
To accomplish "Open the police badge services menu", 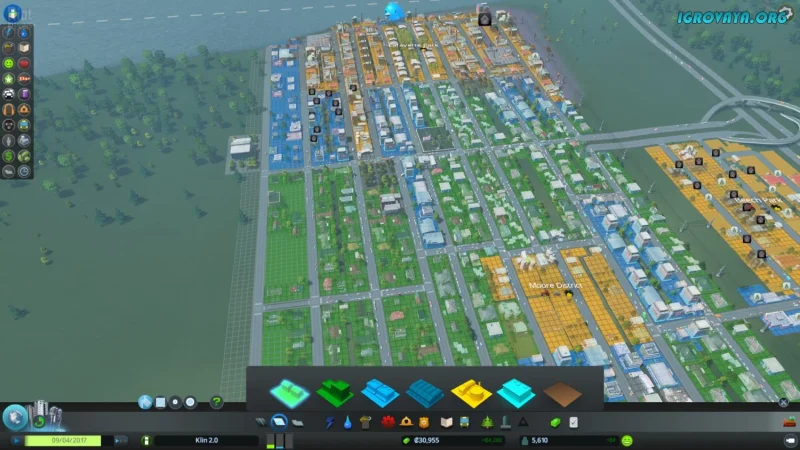I will tap(424, 423).
